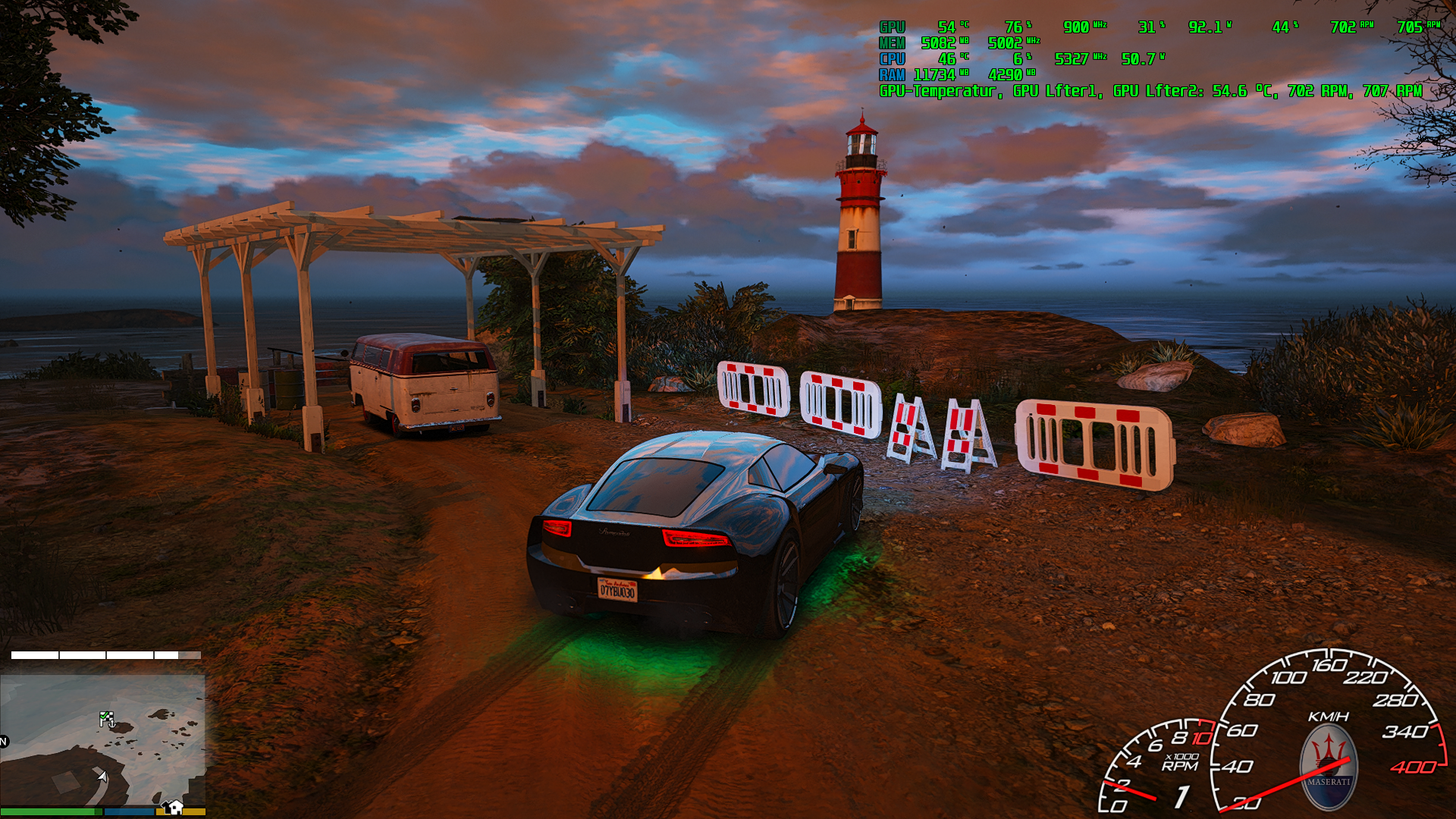This screenshot has height=819, width=1456.
Task: Select the gear indicator showing 1
Action: 1183,796
